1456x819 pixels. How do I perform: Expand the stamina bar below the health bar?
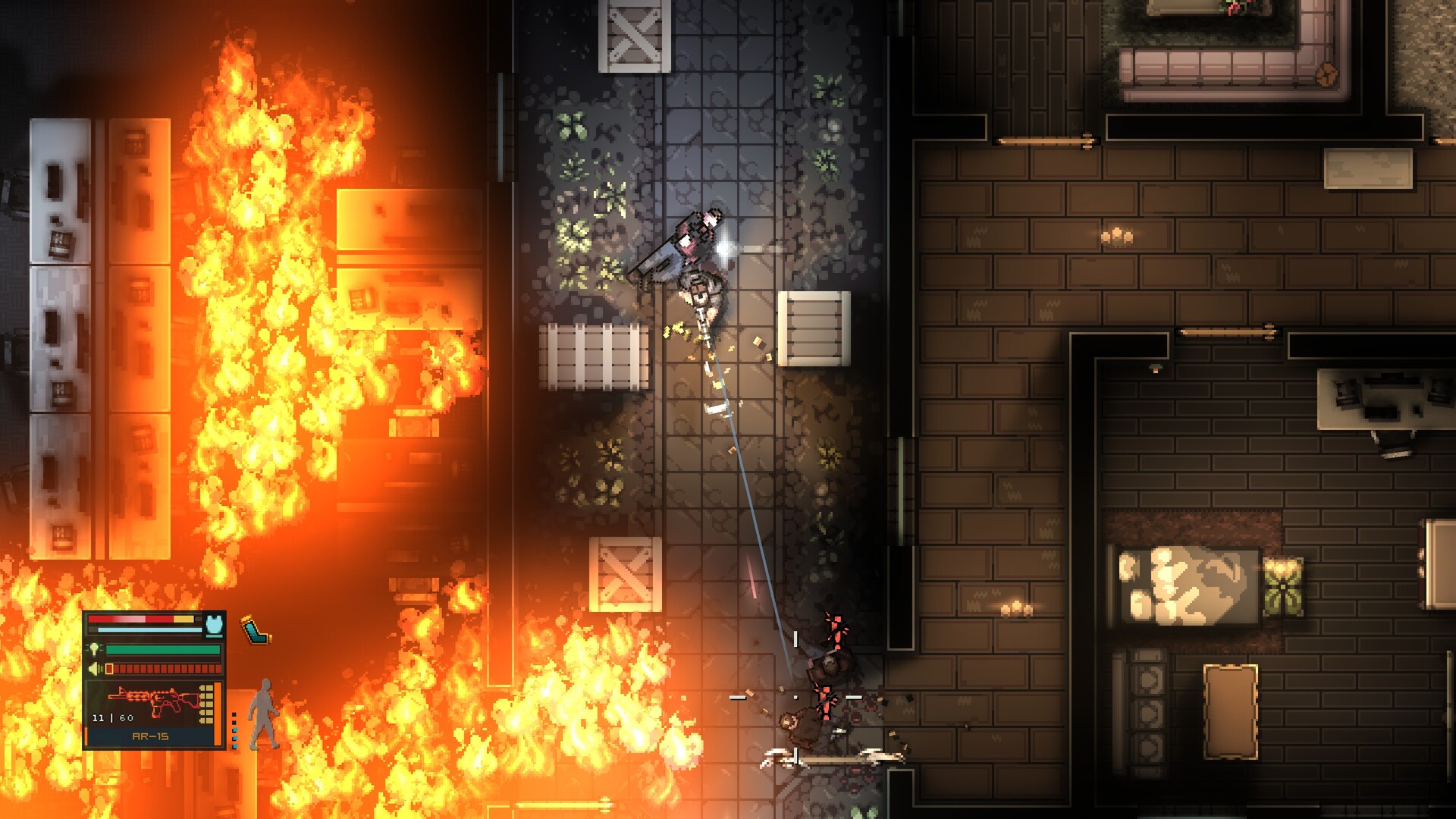(x=150, y=630)
